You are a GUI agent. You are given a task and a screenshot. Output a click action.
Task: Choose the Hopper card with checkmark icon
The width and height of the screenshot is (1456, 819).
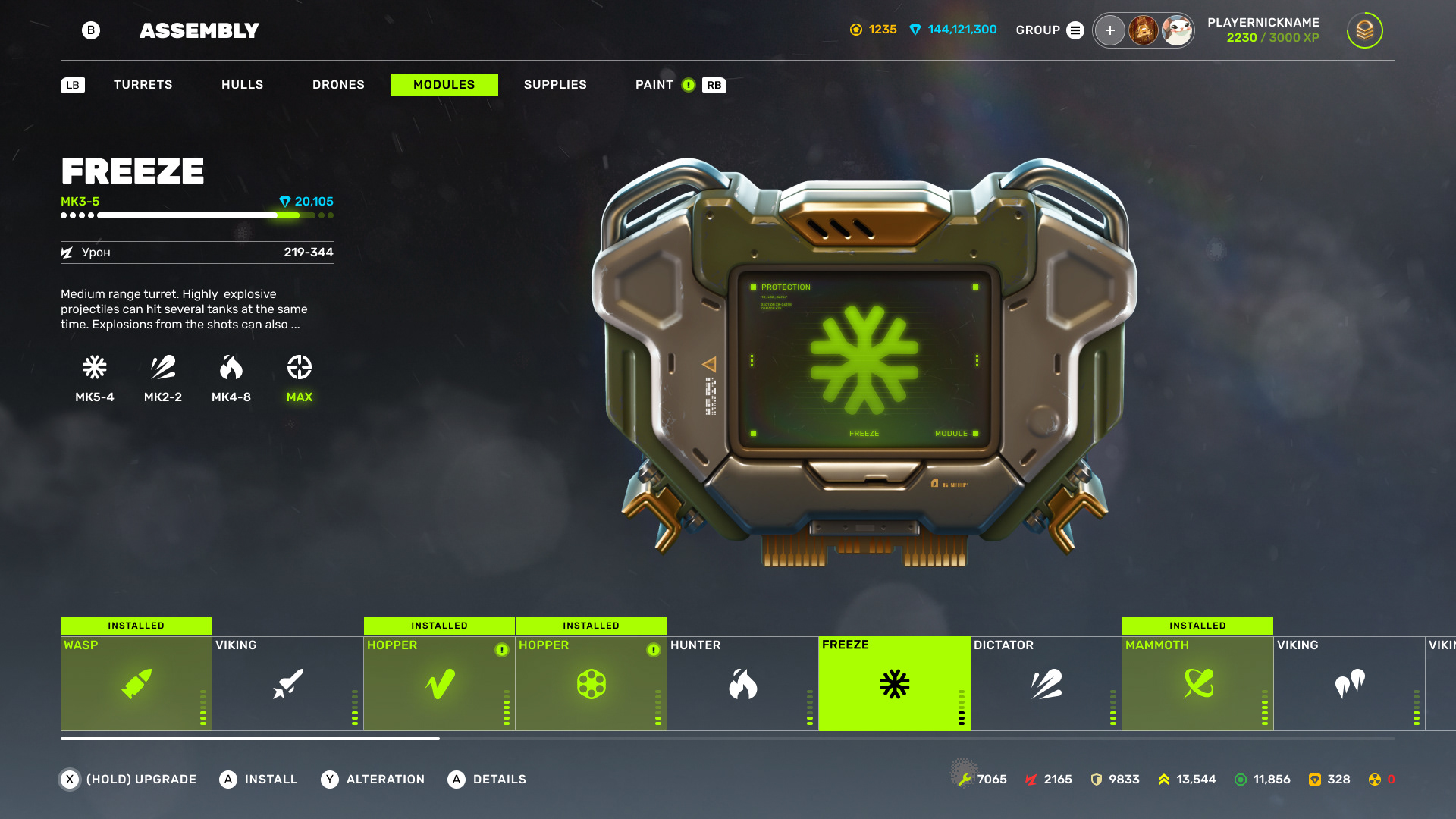439,683
